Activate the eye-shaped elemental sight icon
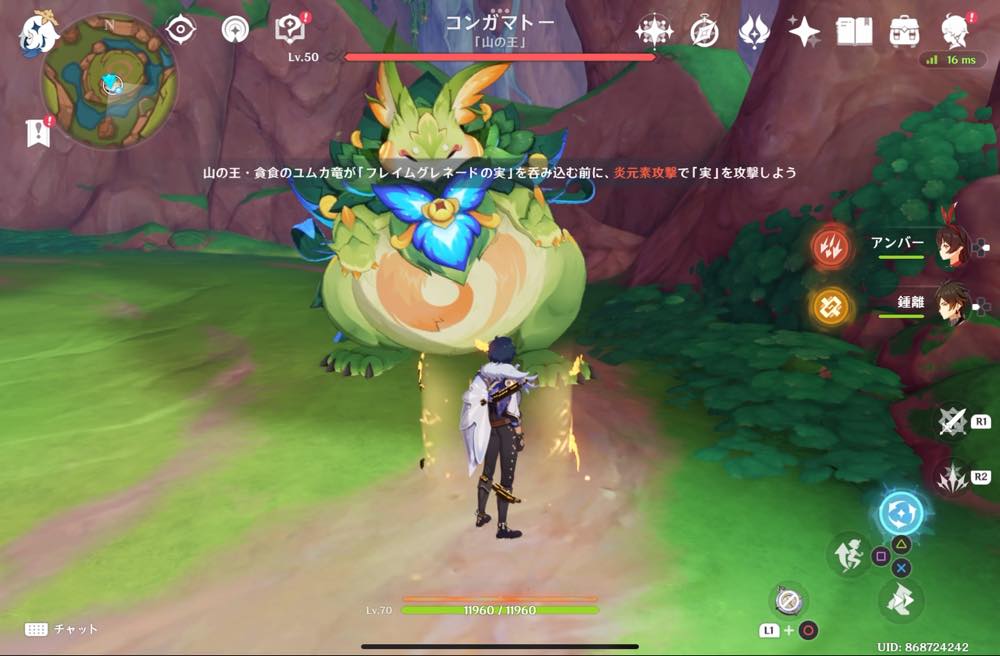This screenshot has width=1000, height=656. coord(180,29)
